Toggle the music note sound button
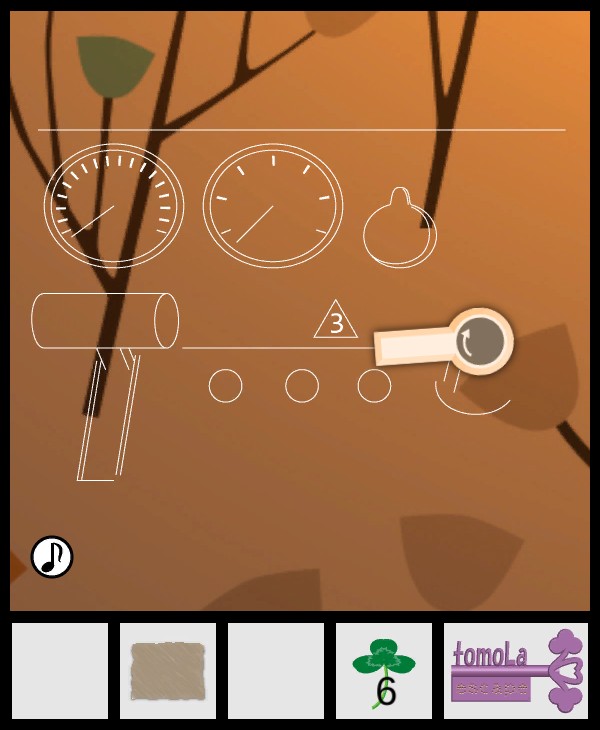Image resolution: width=600 pixels, height=730 pixels. click(x=52, y=557)
